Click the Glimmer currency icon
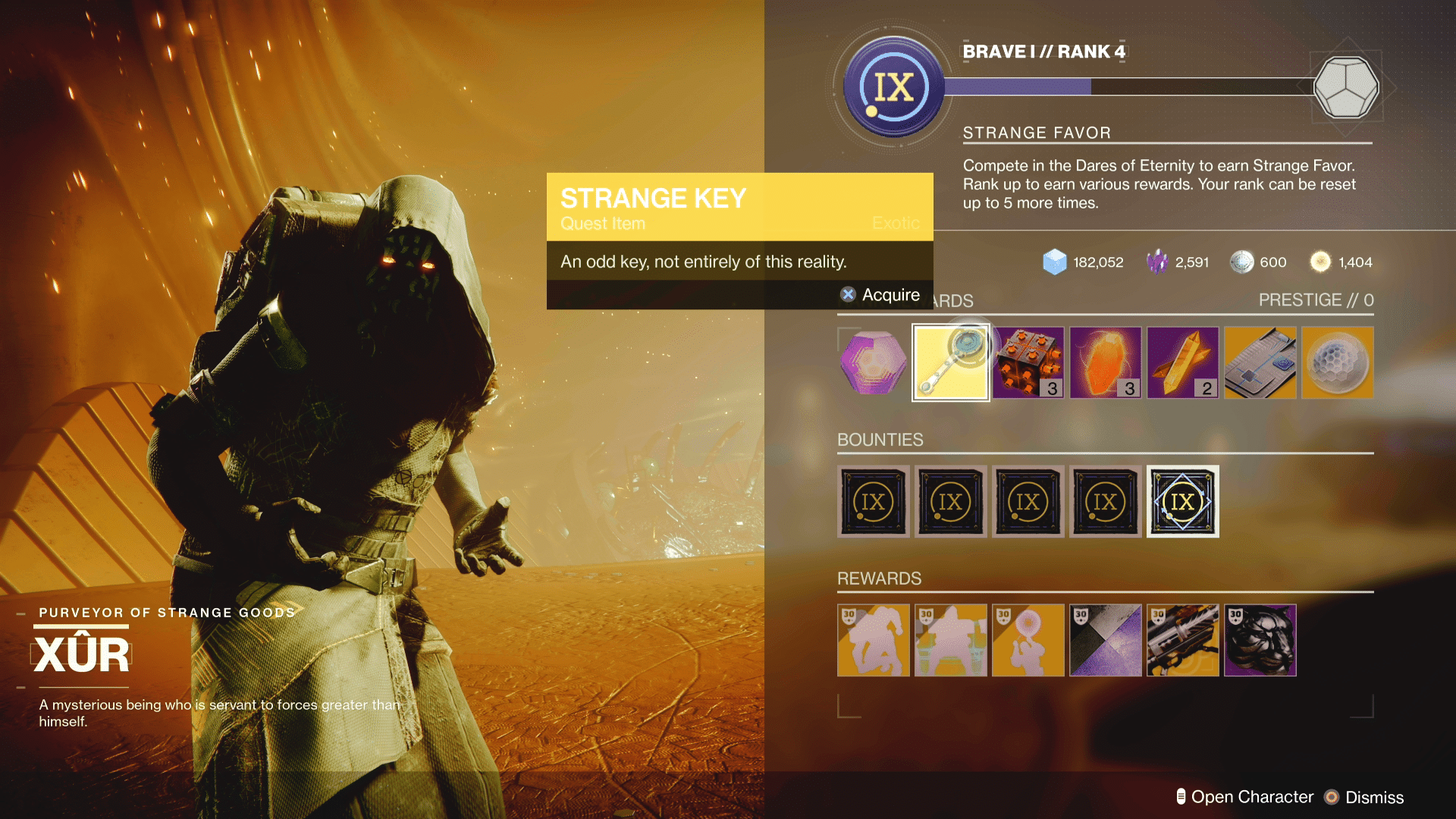This screenshot has height=819, width=1456. 1054,262
